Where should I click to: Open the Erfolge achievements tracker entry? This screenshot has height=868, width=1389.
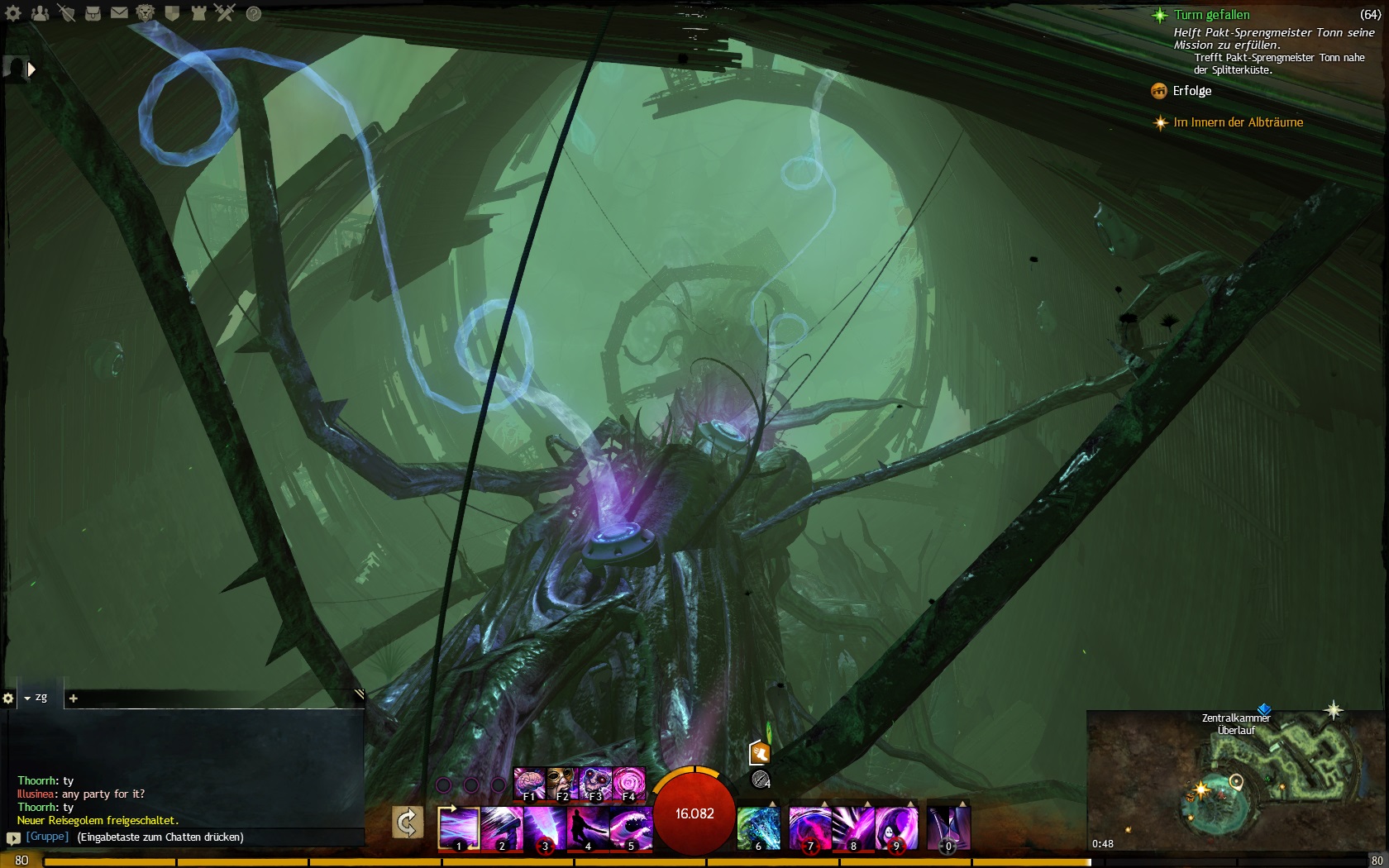coord(1191,91)
